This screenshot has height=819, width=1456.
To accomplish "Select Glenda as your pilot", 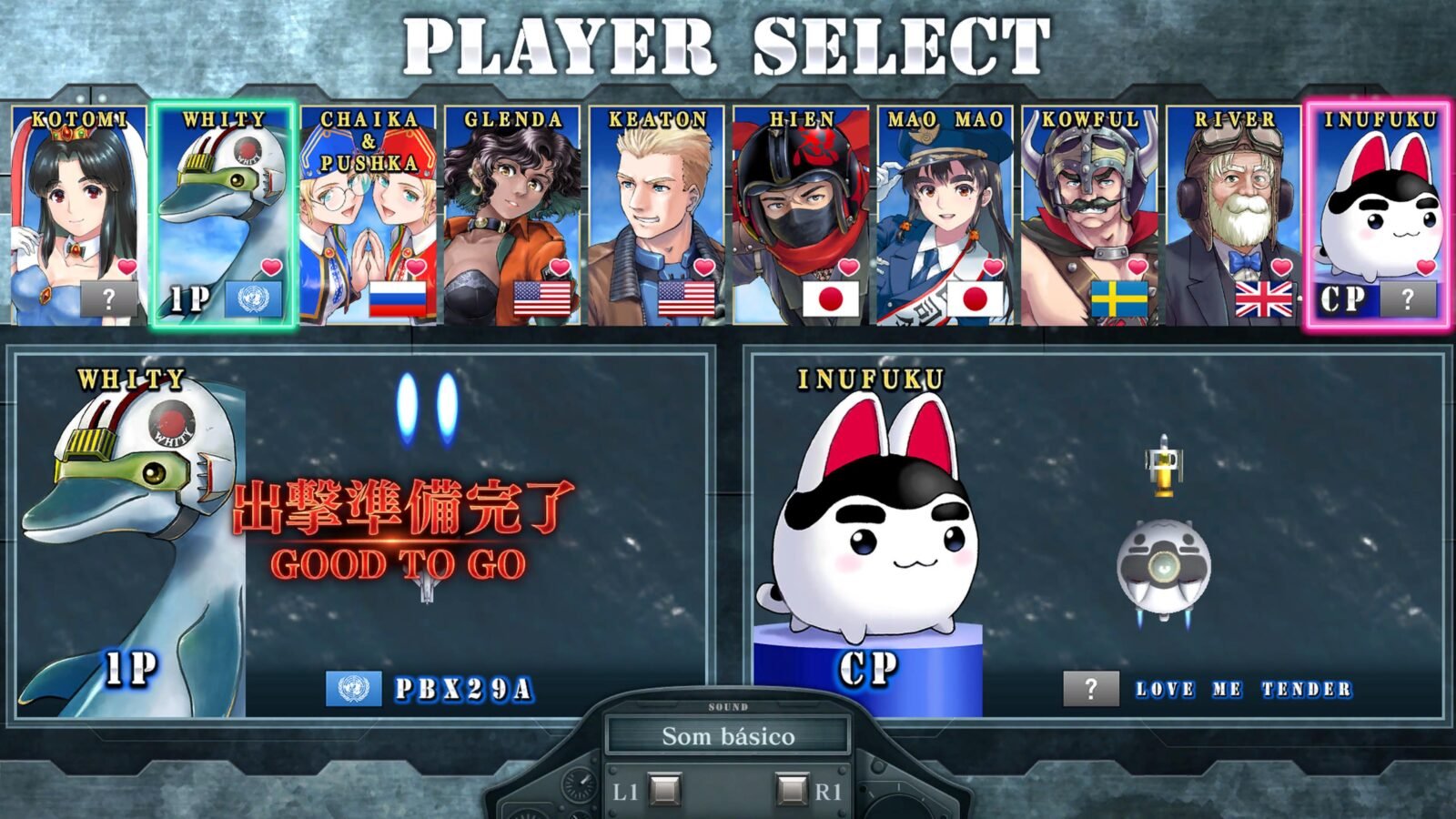I will (x=512, y=216).
